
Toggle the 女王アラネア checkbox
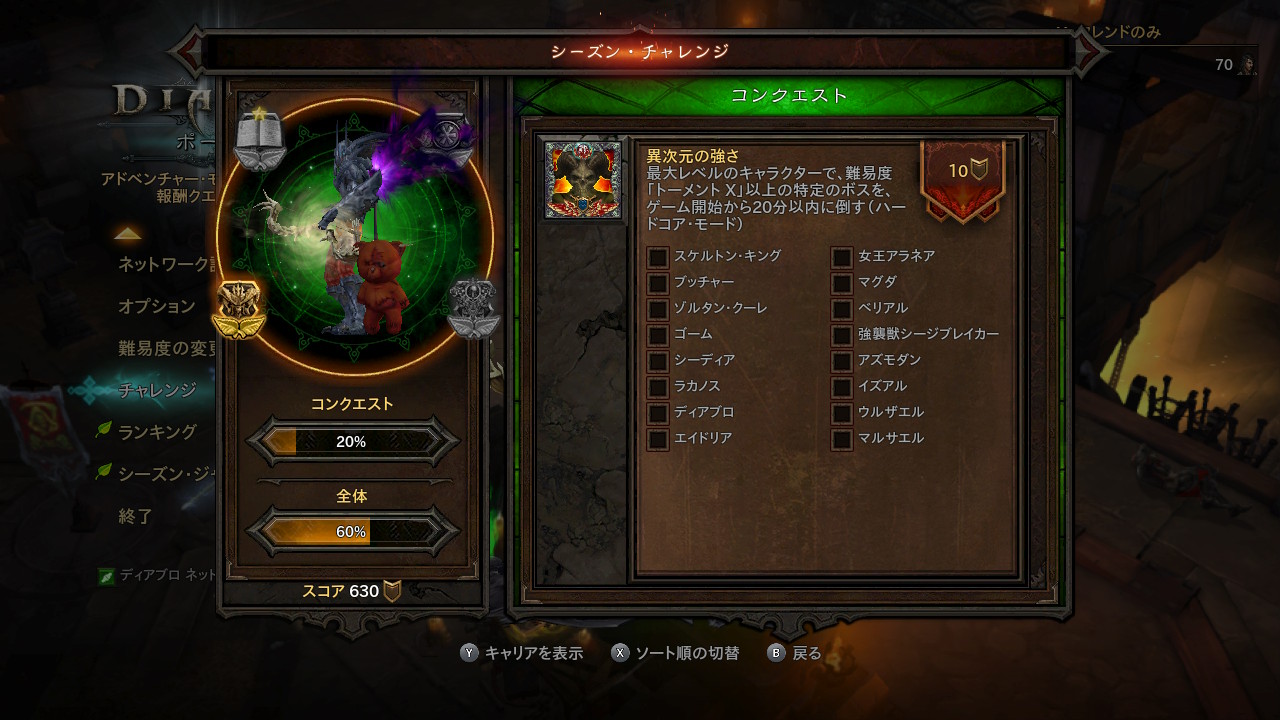[842, 257]
